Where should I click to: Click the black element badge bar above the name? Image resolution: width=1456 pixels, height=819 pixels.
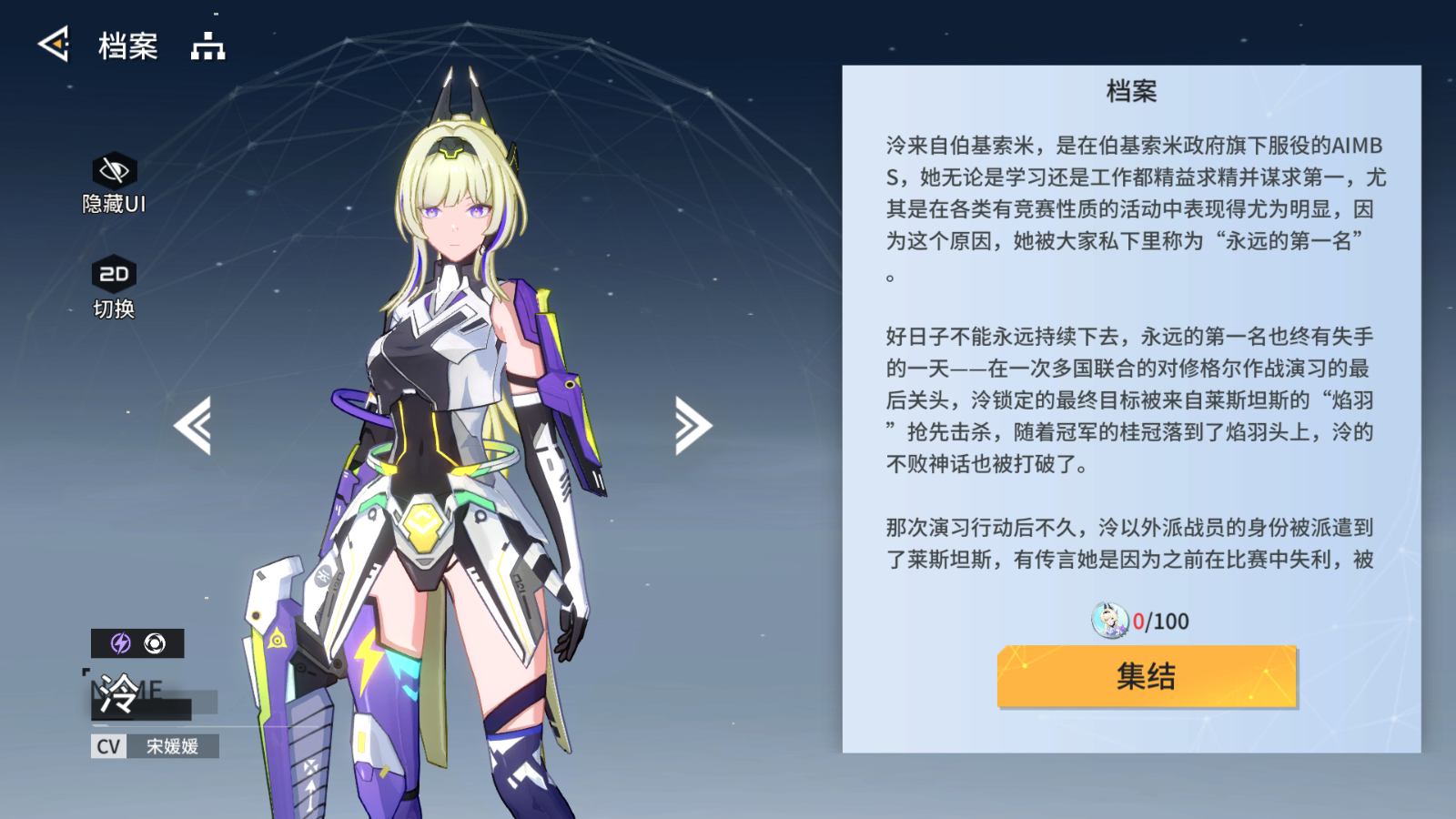click(136, 642)
